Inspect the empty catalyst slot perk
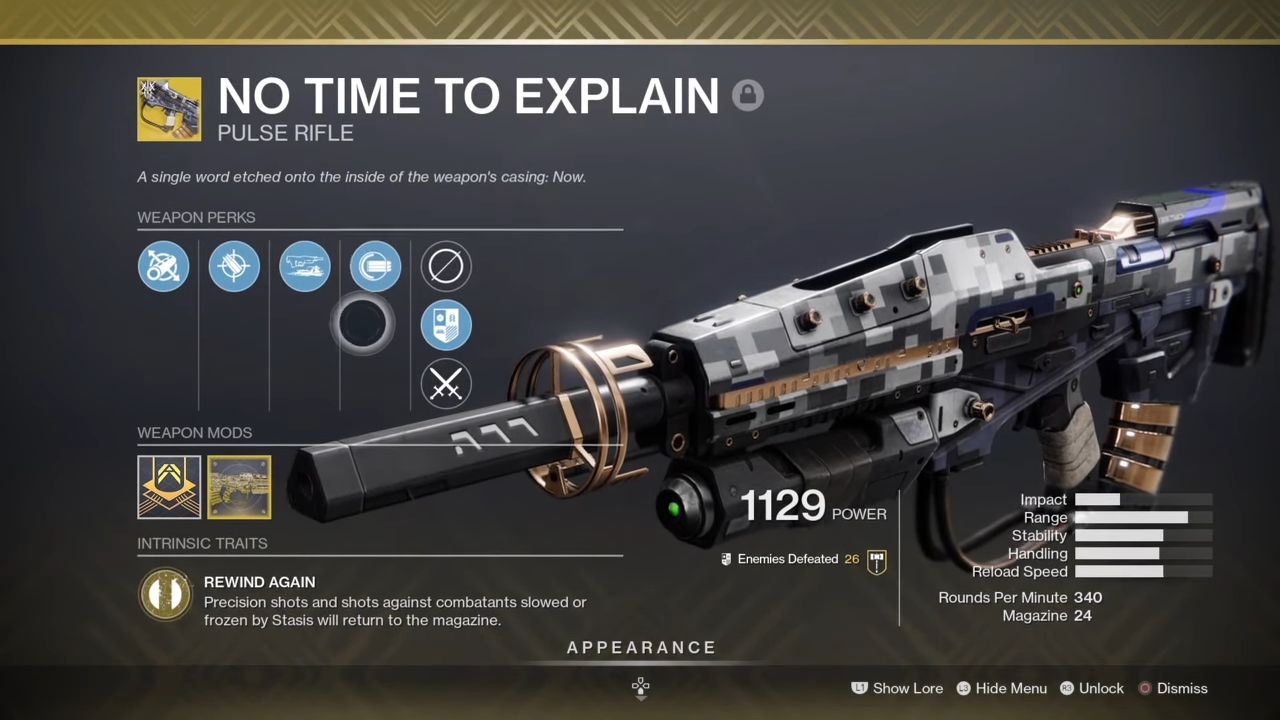 445,266
